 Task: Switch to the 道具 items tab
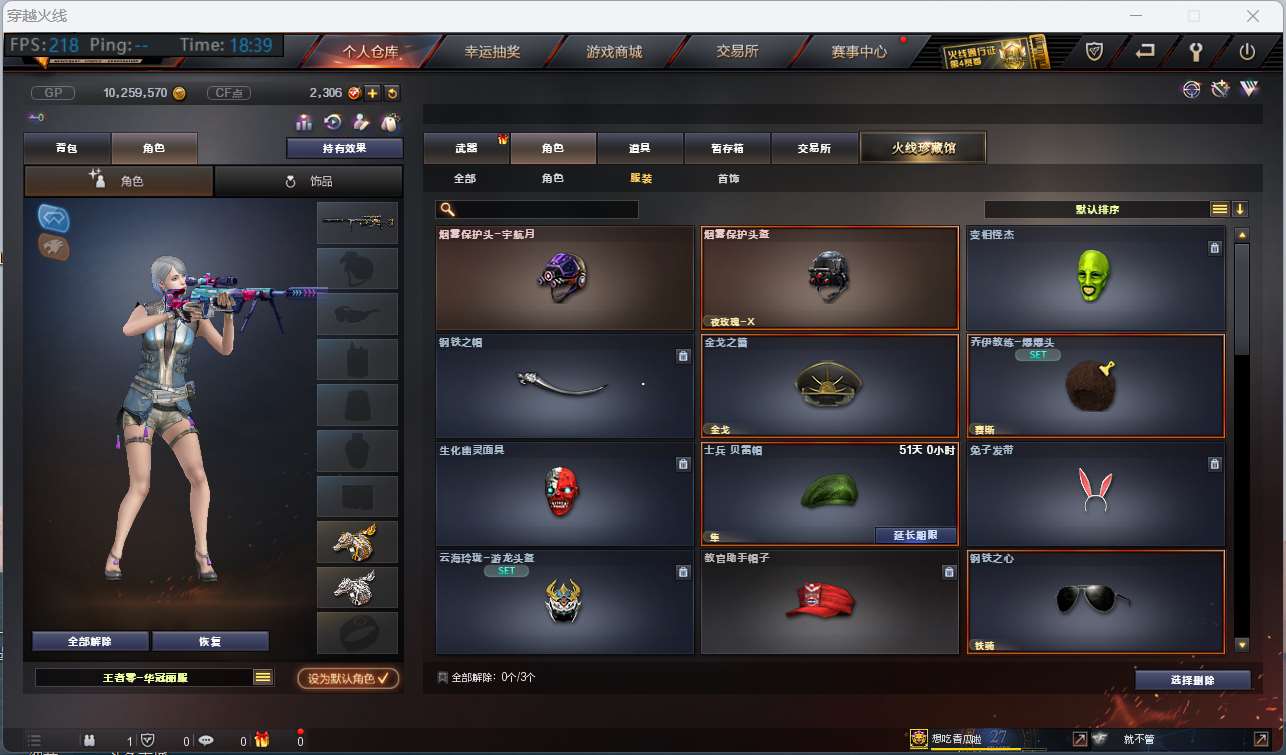640,148
